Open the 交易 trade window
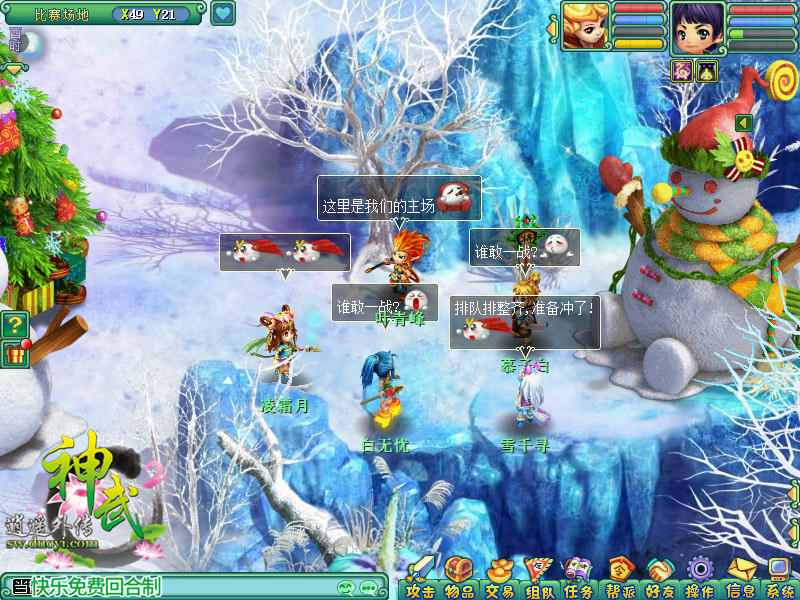Screen dimensions: 800x600 (x=499, y=578)
